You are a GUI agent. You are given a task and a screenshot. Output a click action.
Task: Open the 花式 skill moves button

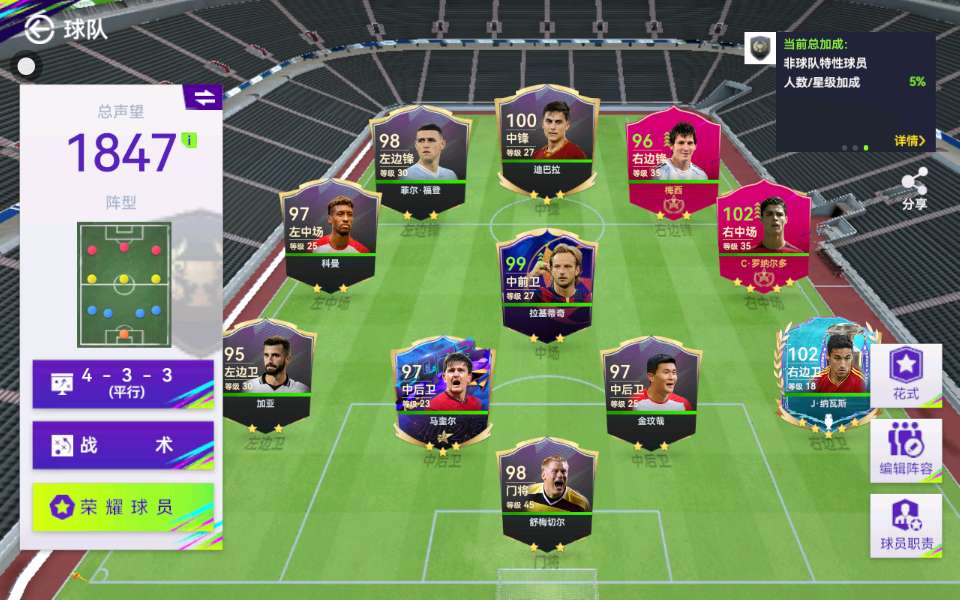906,375
